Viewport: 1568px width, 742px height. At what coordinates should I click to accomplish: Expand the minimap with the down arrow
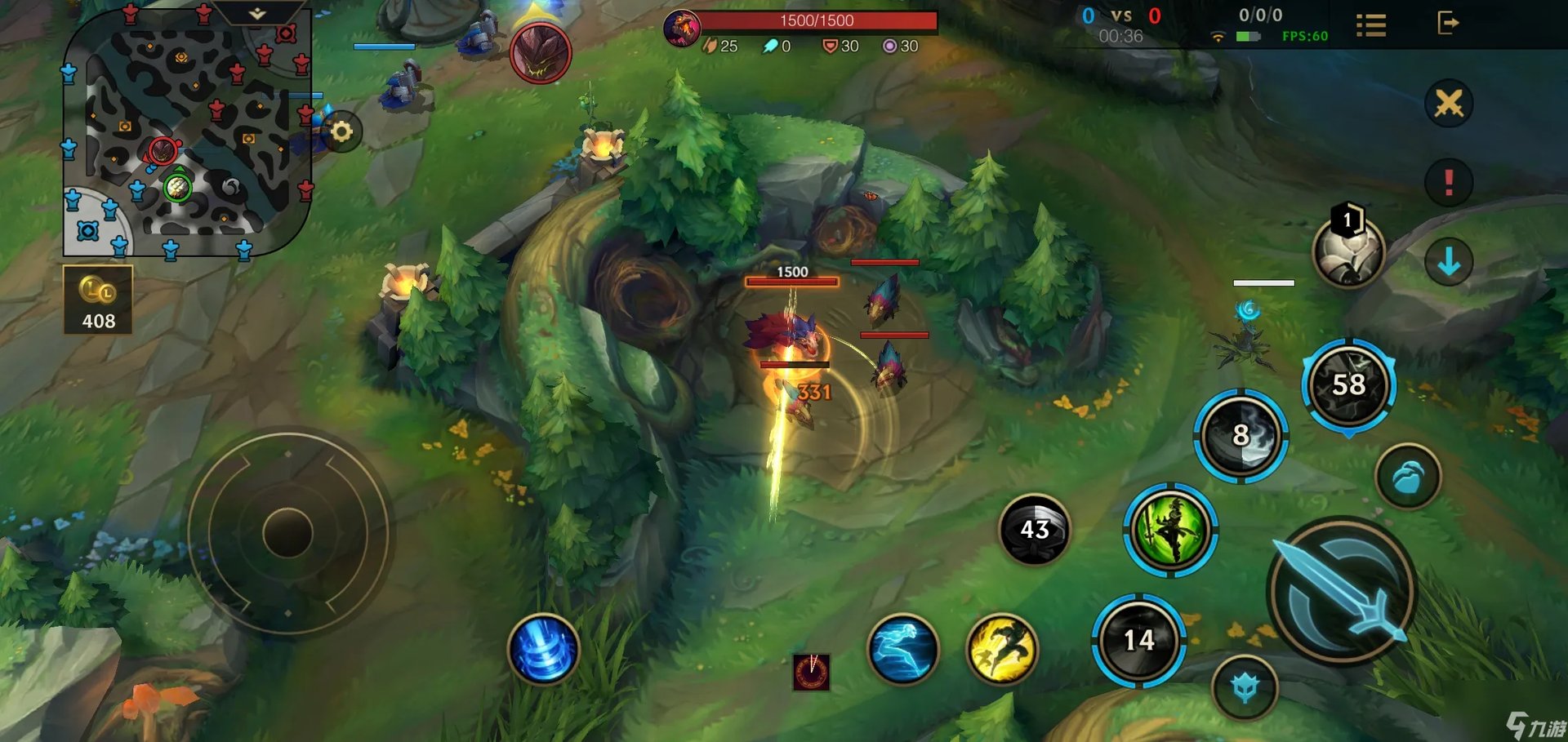click(x=257, y=14)
